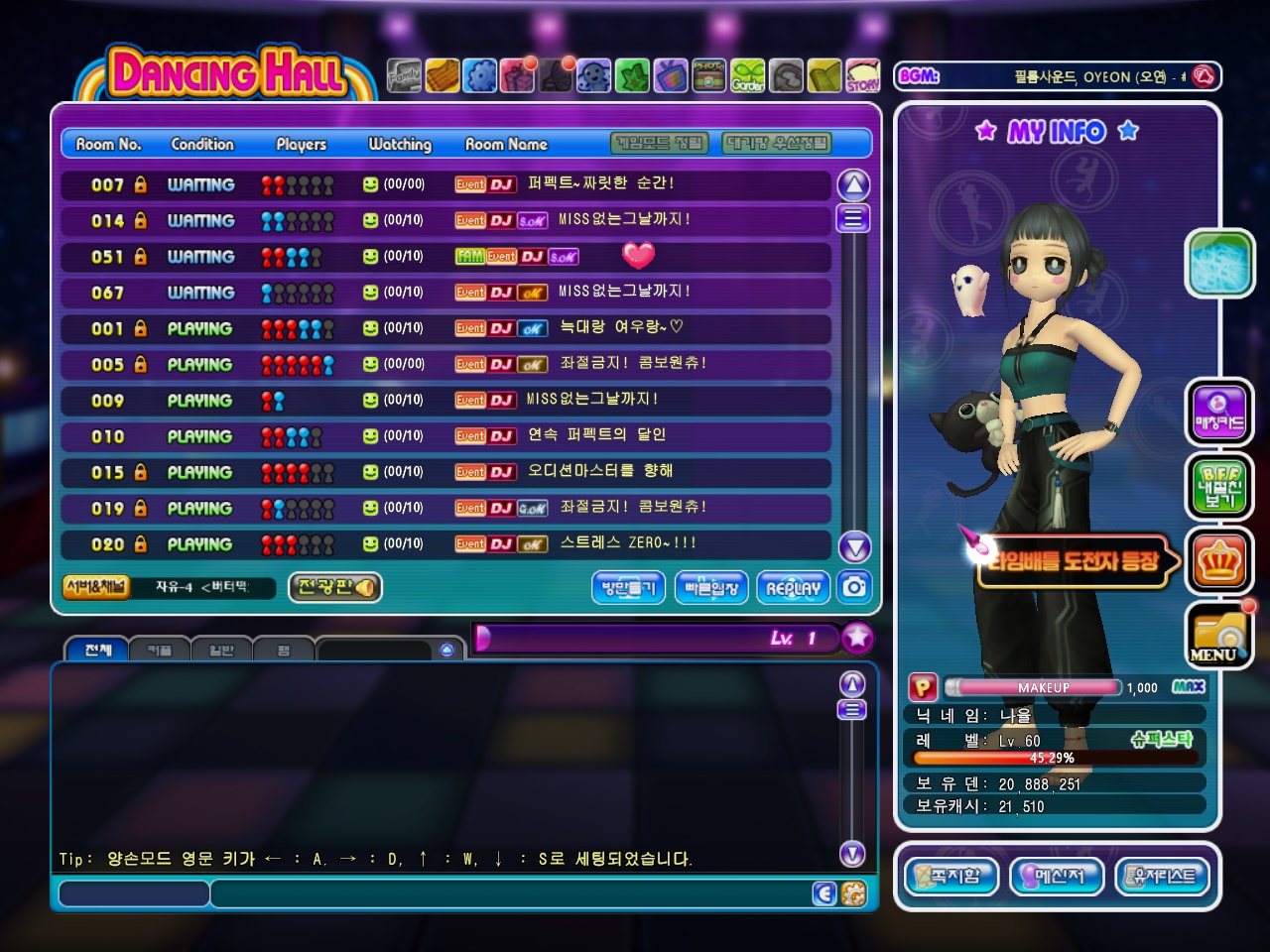Open the 방만들기 create room button

coord(629,587)
